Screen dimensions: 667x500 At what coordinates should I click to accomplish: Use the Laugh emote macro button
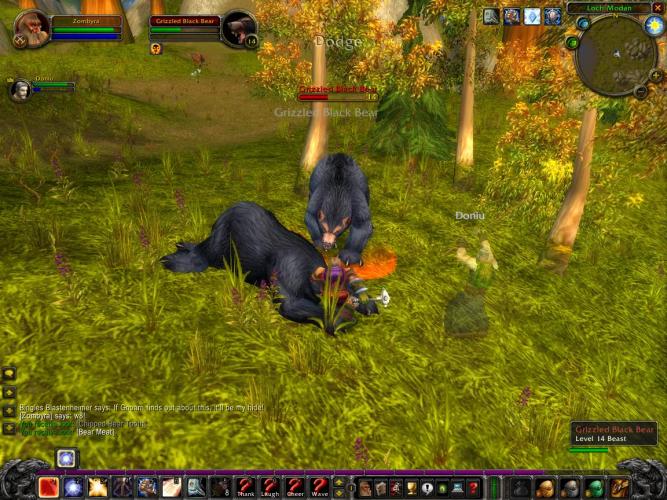270,487
